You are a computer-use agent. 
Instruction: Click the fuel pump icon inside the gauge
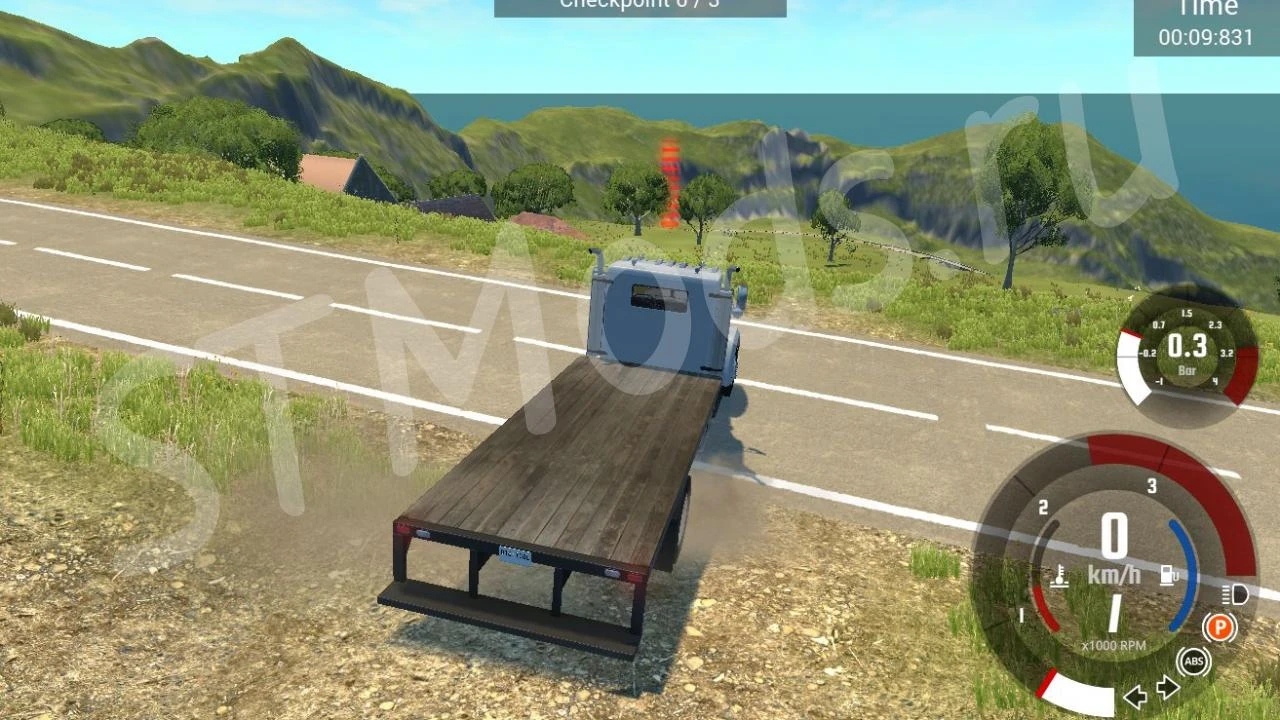tap(1166, 574)
